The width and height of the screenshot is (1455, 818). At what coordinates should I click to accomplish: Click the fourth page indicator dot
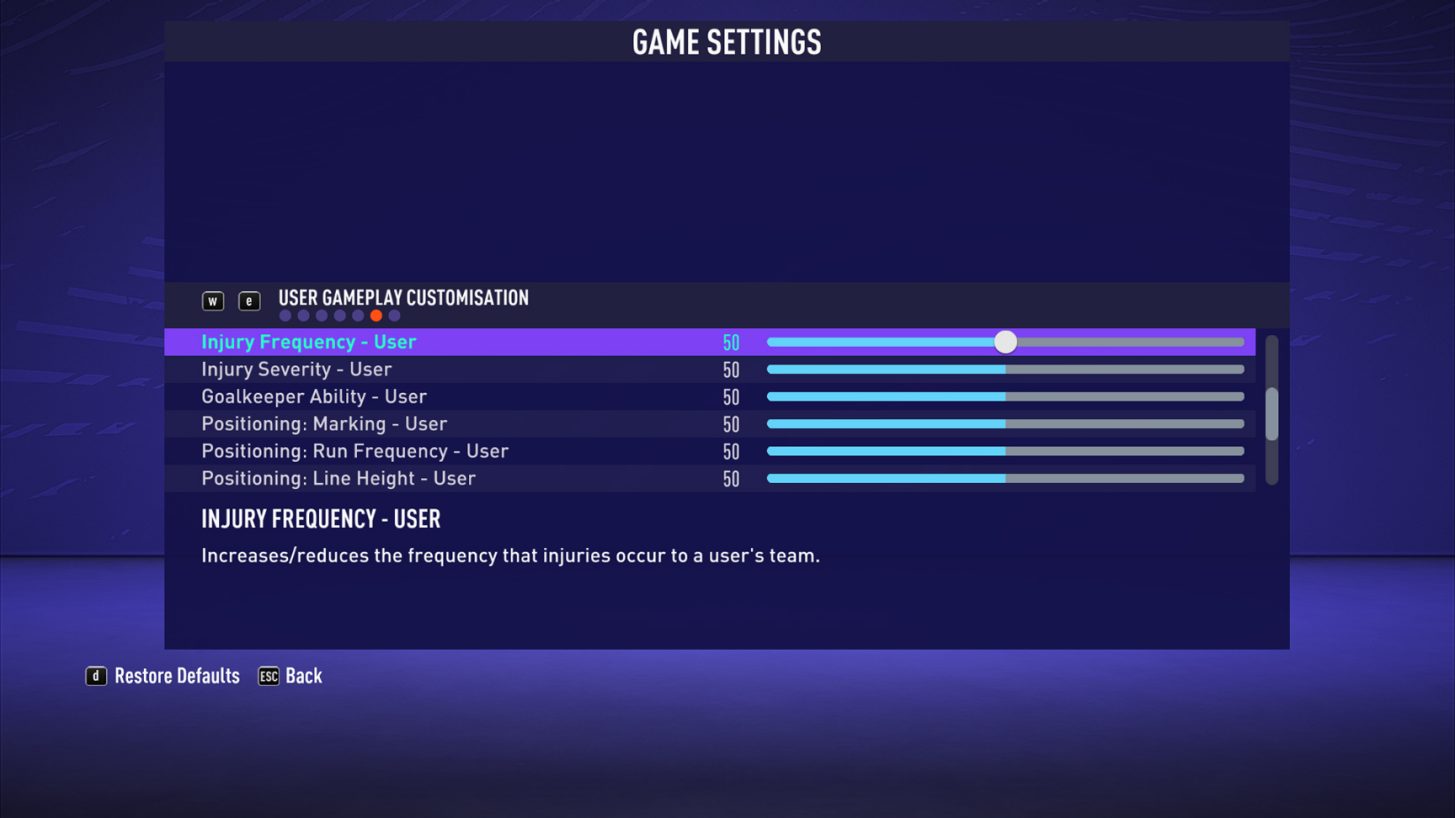pos(339,315)
